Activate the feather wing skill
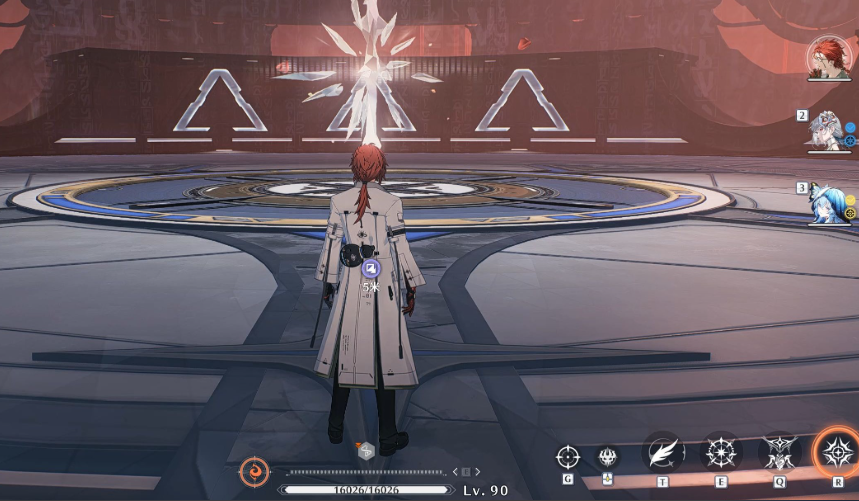Viewport: 859px width, 501px height. (664, 453)
